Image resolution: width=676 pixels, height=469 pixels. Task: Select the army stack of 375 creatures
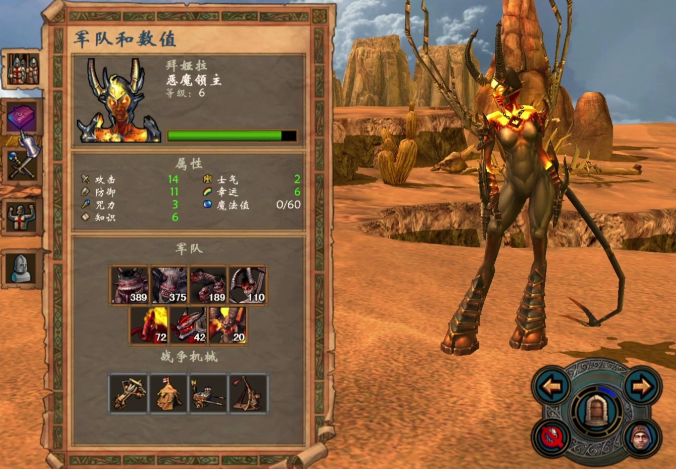169,285
